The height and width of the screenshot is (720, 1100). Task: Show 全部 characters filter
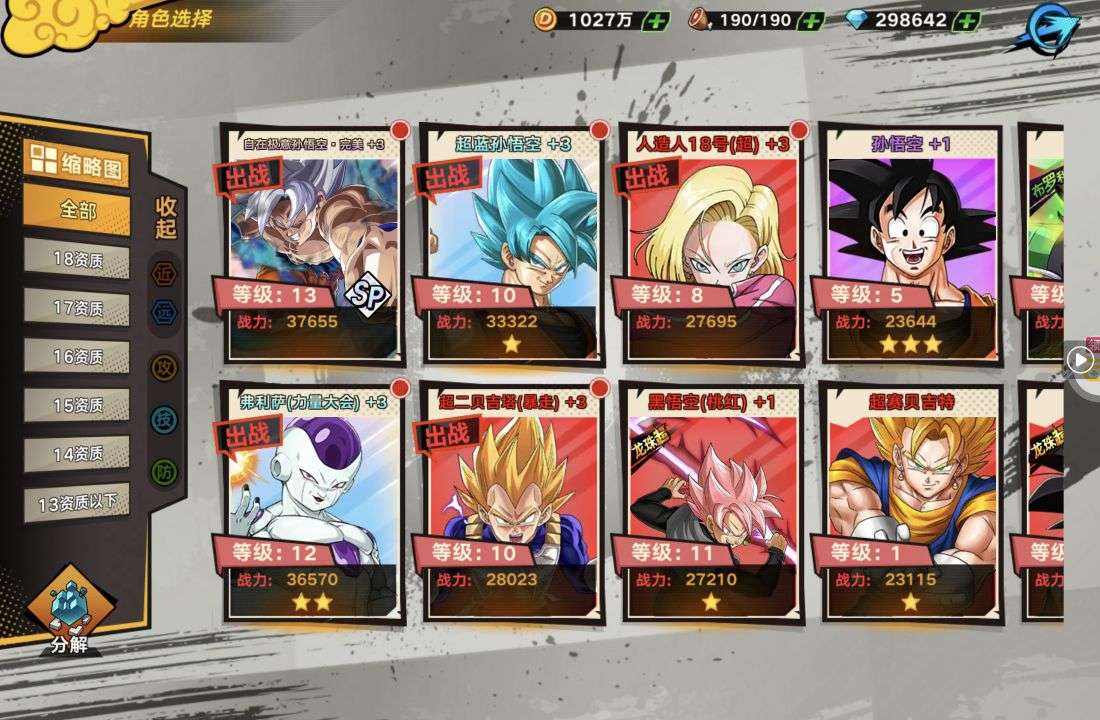click(x=77, y=211)
